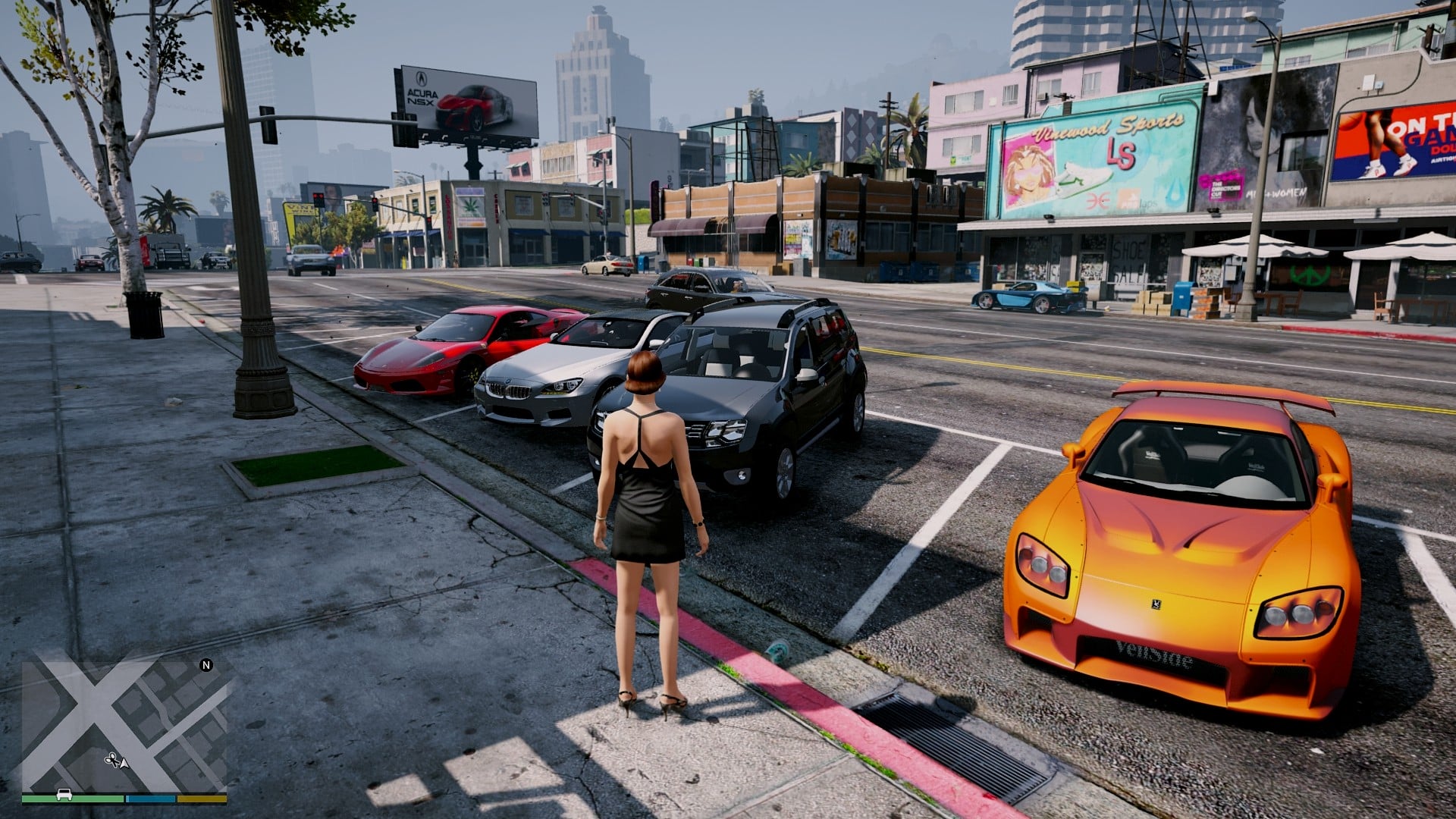1456x819 pixels.
Task: Click the north compass marker
Action: pyautogui.click(x=206, y=665)
